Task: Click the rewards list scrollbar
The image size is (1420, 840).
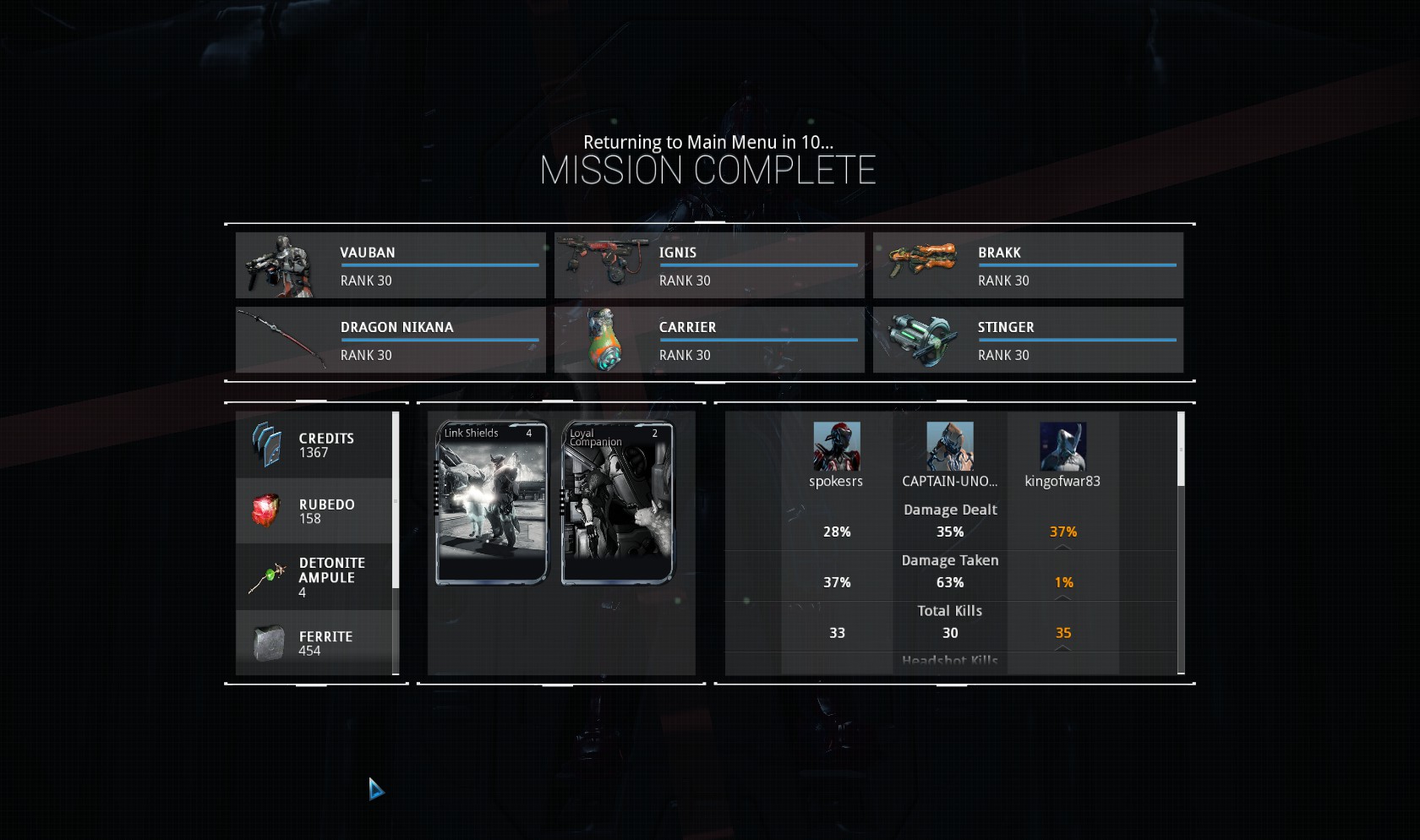Action: pos(396,500)
